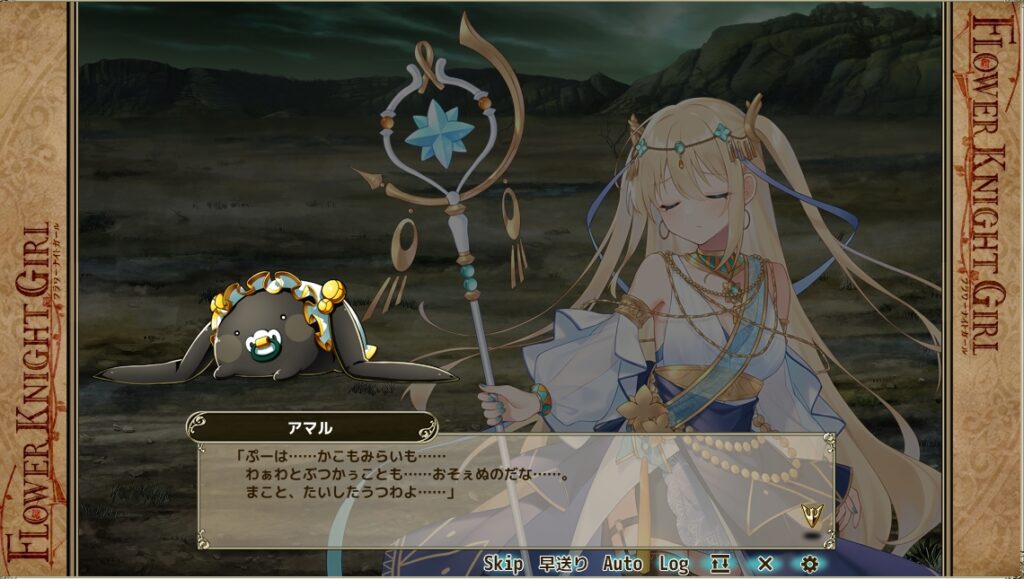Skip the current story scene
The height and width of the screenshot is (579, 1024).
(x=503, y=564)
